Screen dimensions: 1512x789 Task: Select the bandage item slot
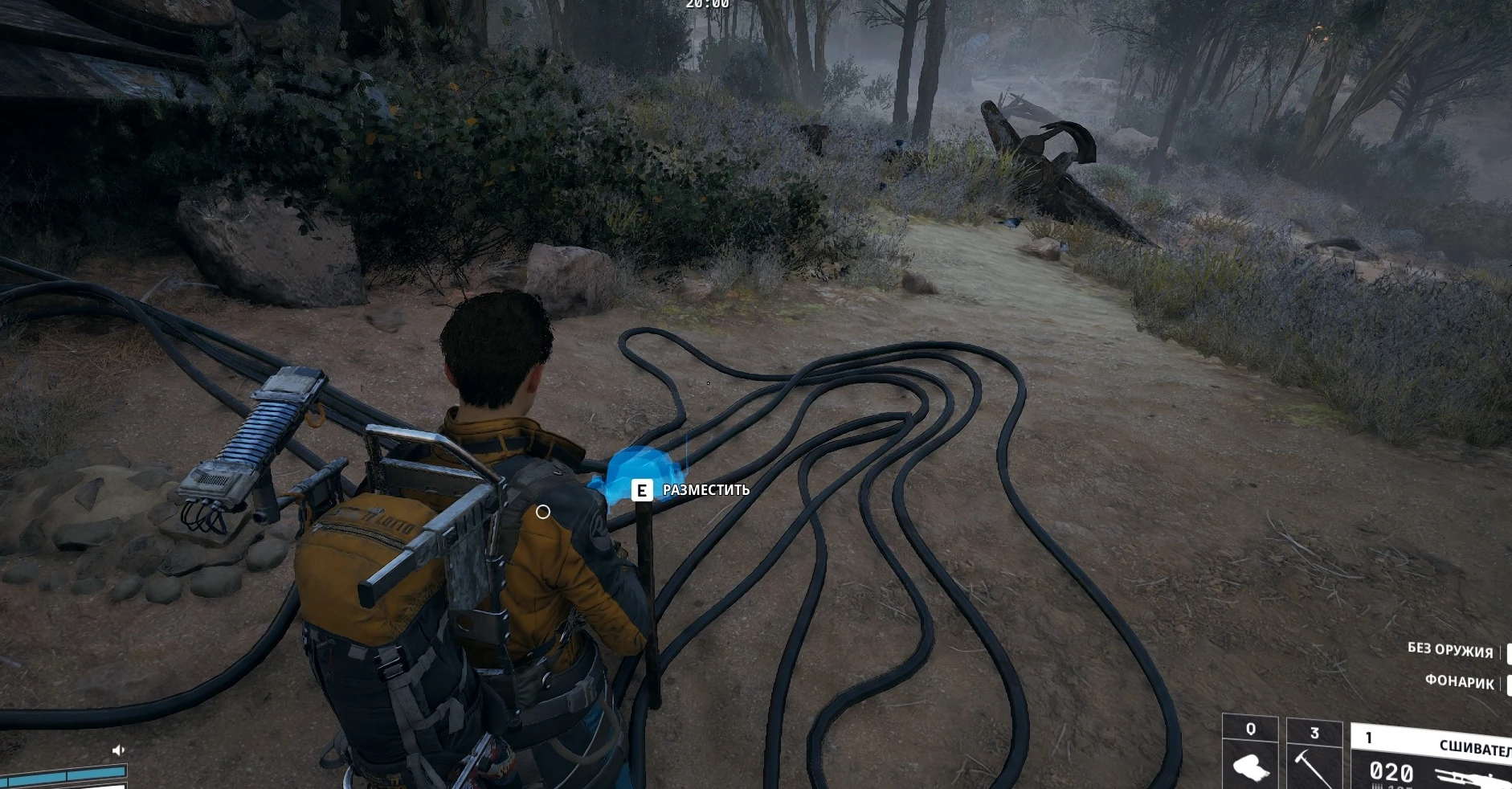point(1250,755)
